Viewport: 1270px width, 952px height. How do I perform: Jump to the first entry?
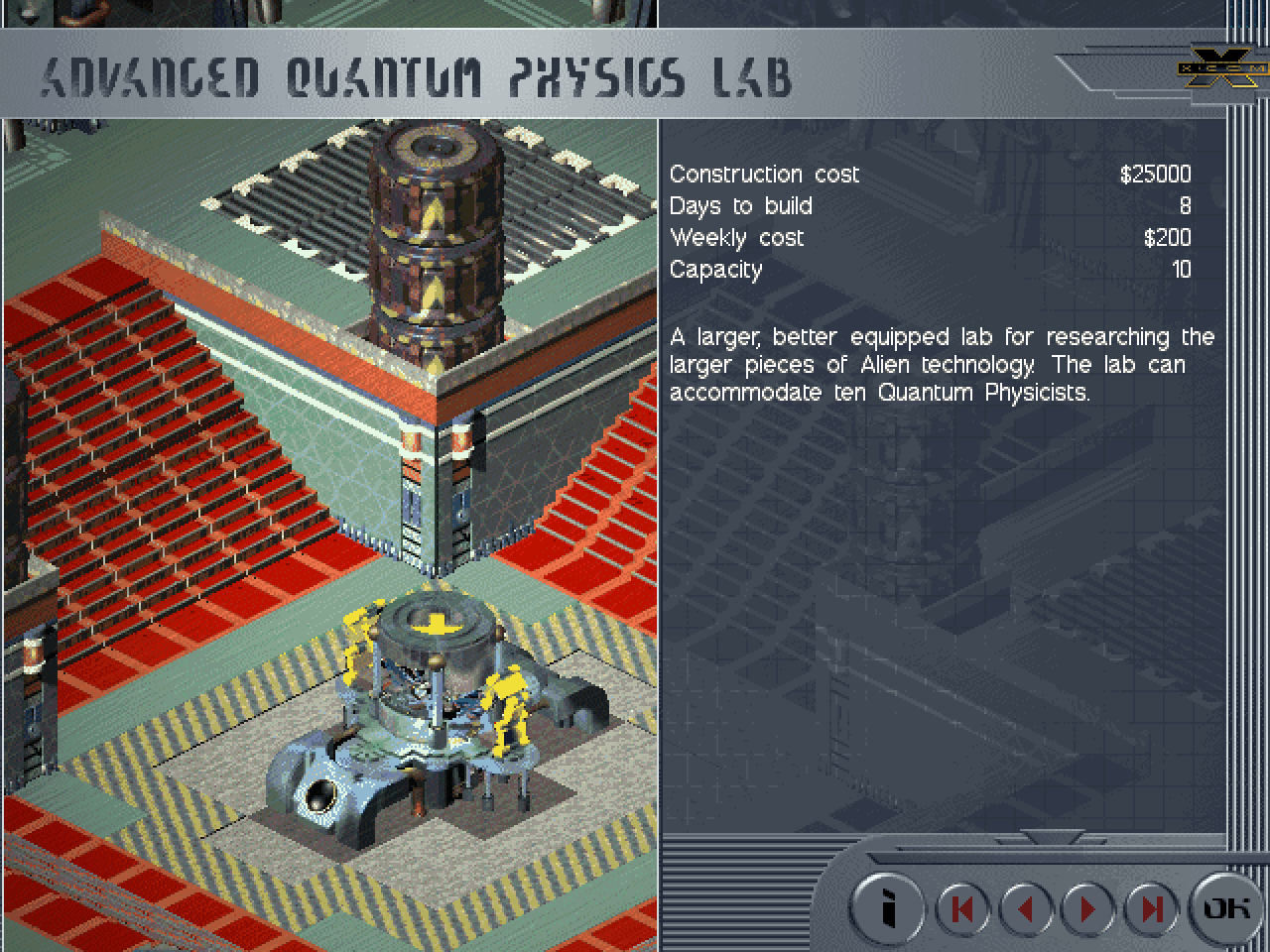(961, 908)
